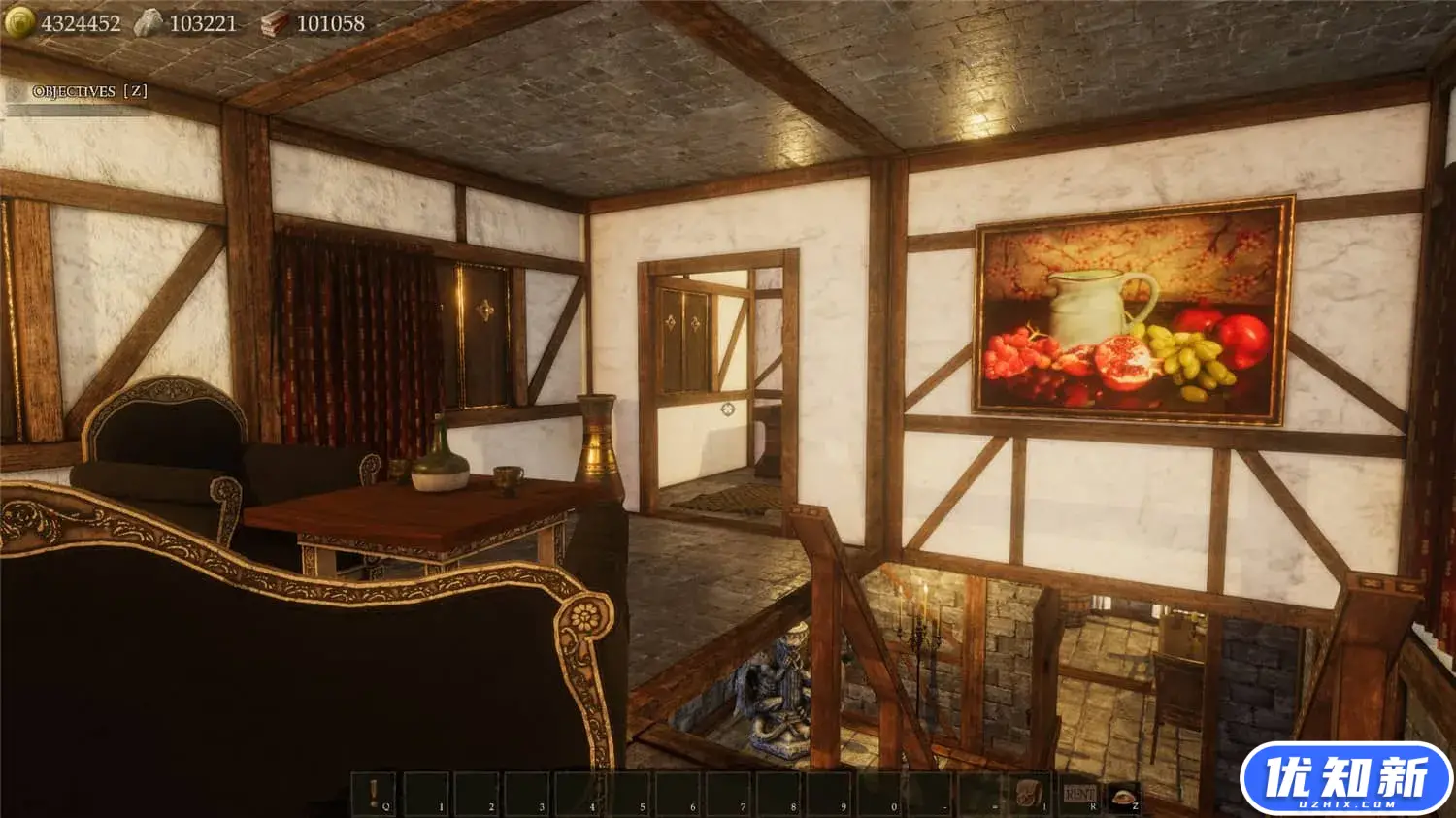Toggle the eye icon on the hotbar

[1124, 794]
